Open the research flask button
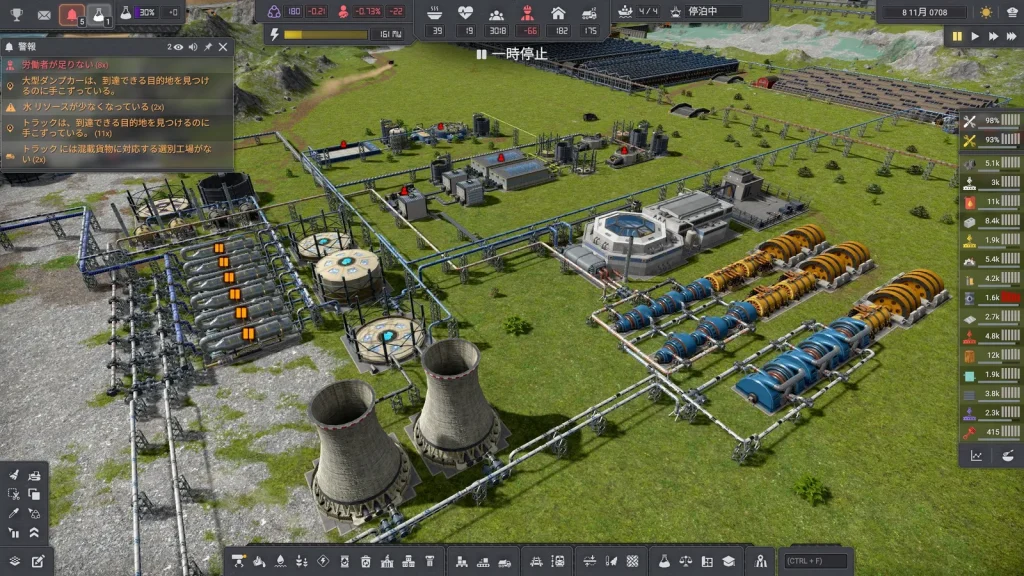 click(x=99, y=14)
